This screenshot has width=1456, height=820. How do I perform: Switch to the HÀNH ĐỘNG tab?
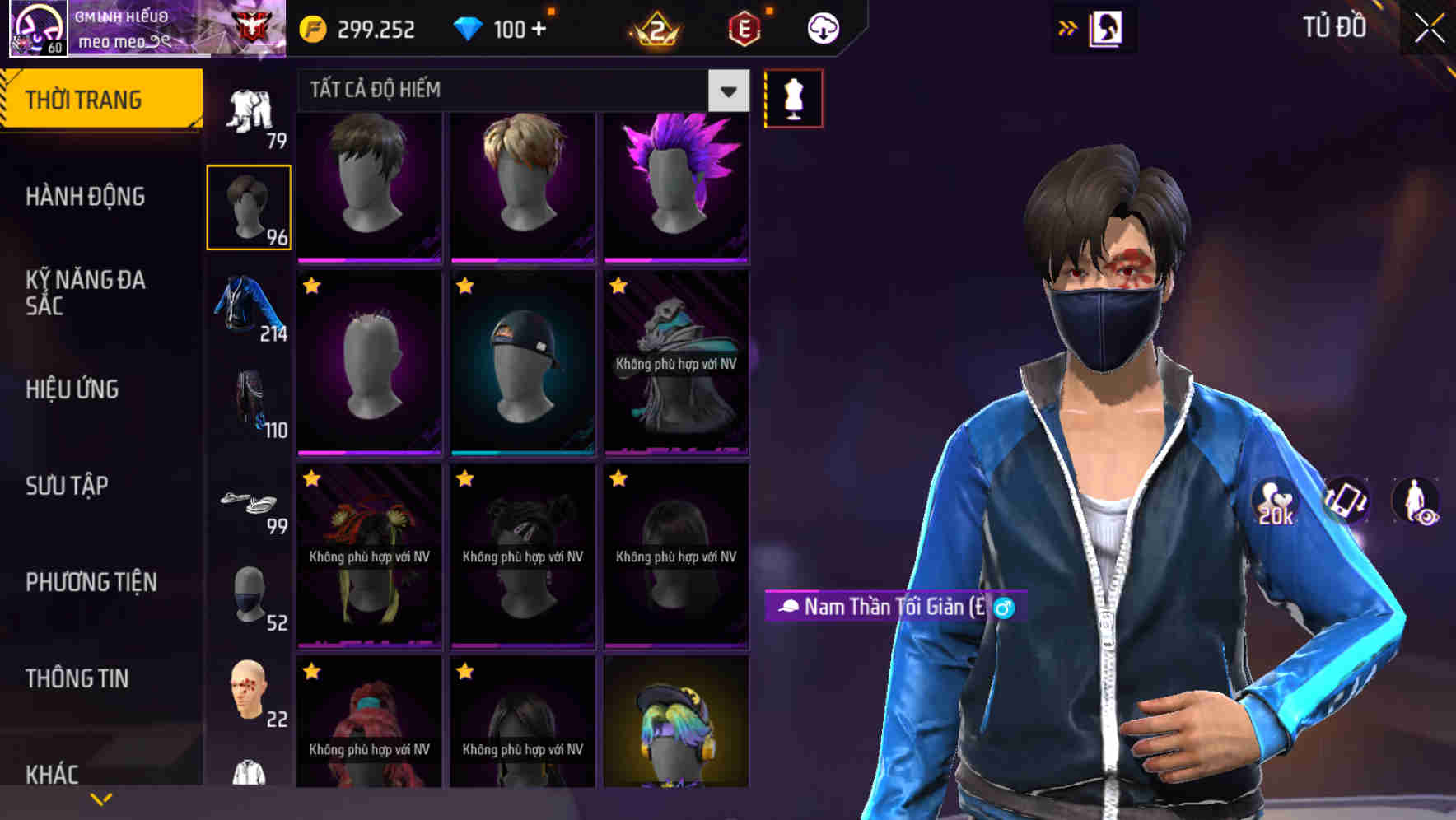point(85,197)
